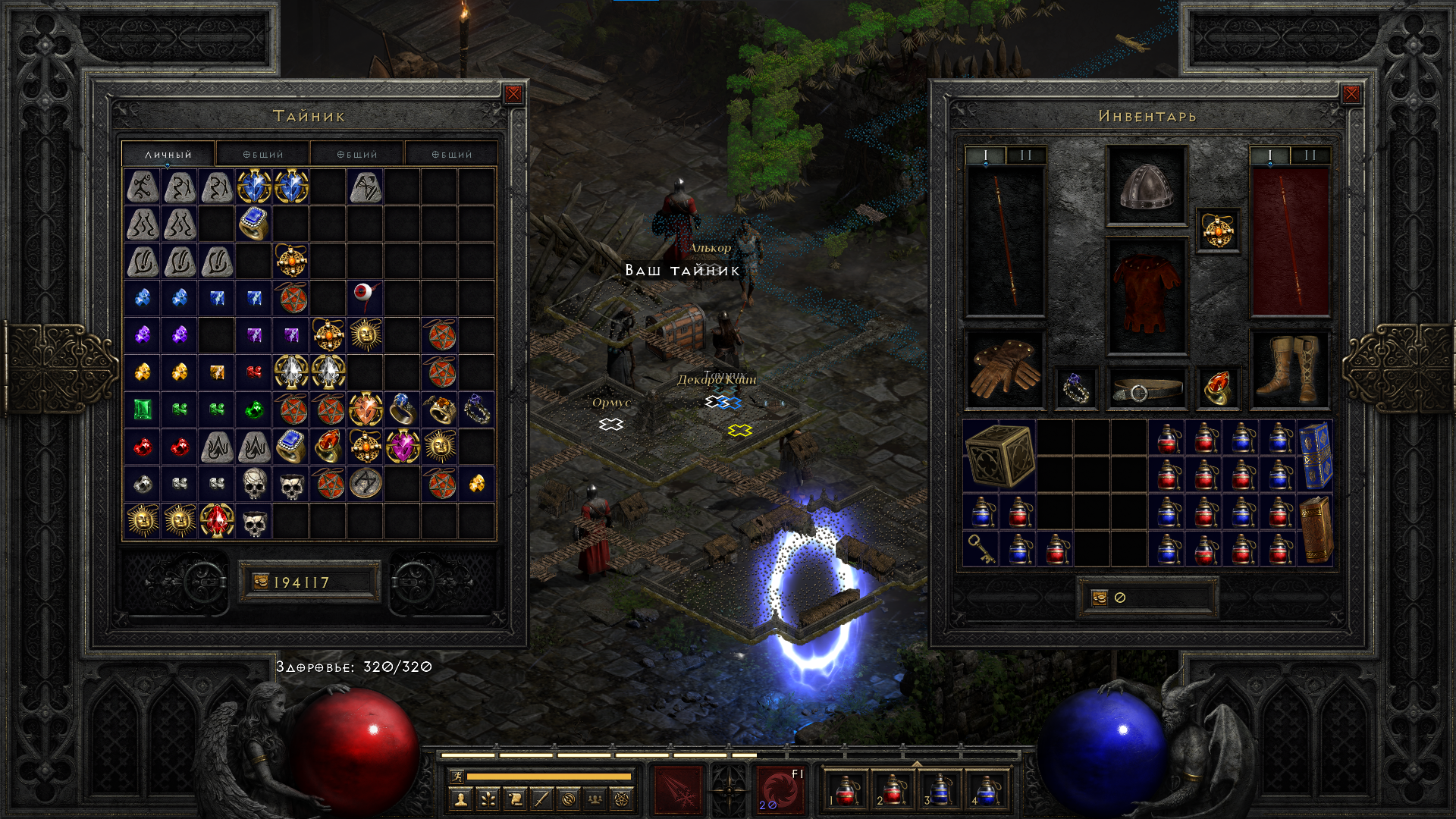The height and width of the screenshot is (819, 1456).
Task: Select the key in the inventory
Action: [981, 548]
